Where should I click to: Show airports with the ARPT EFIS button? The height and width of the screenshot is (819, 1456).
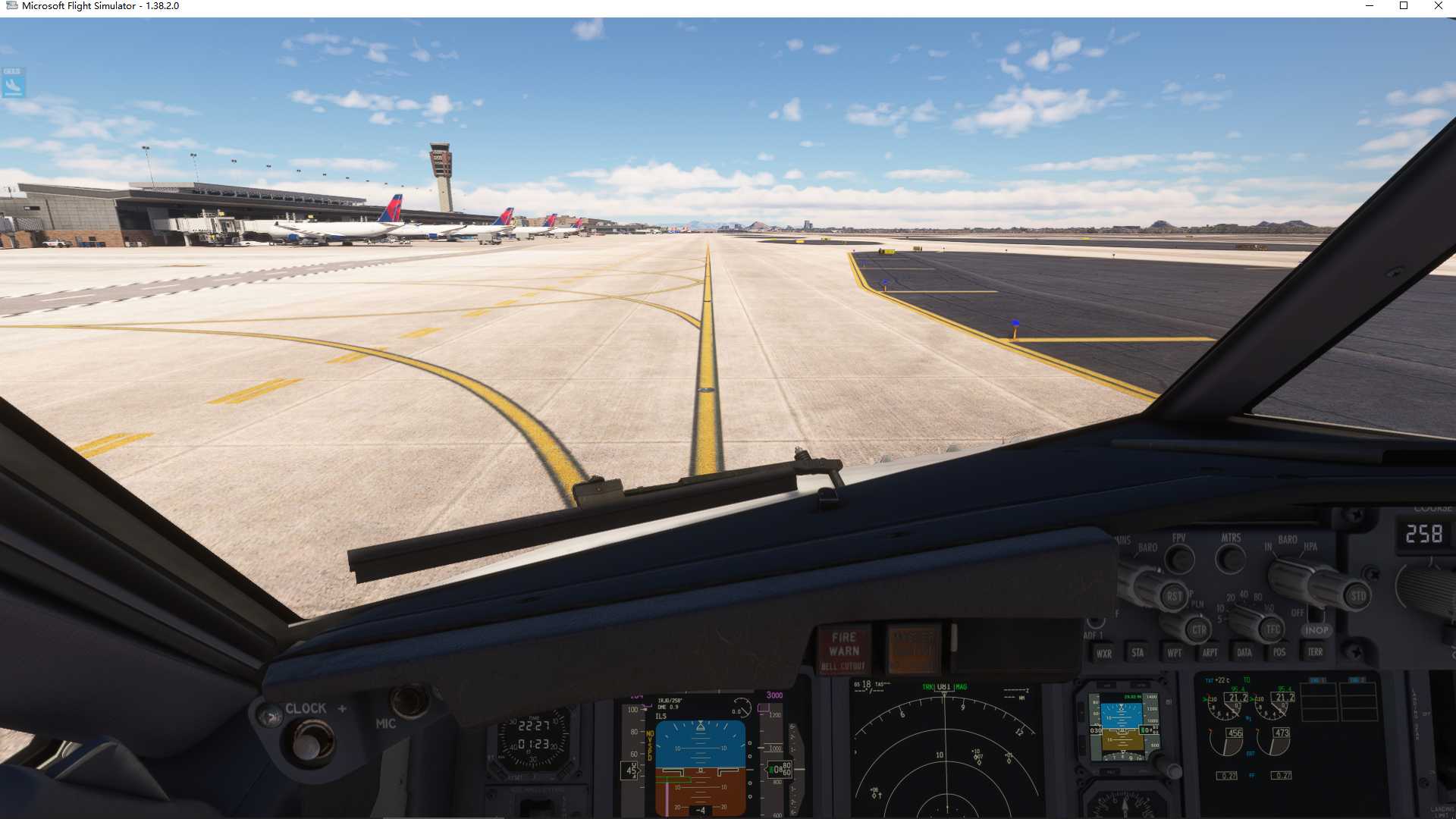(x=1210, y=652)
